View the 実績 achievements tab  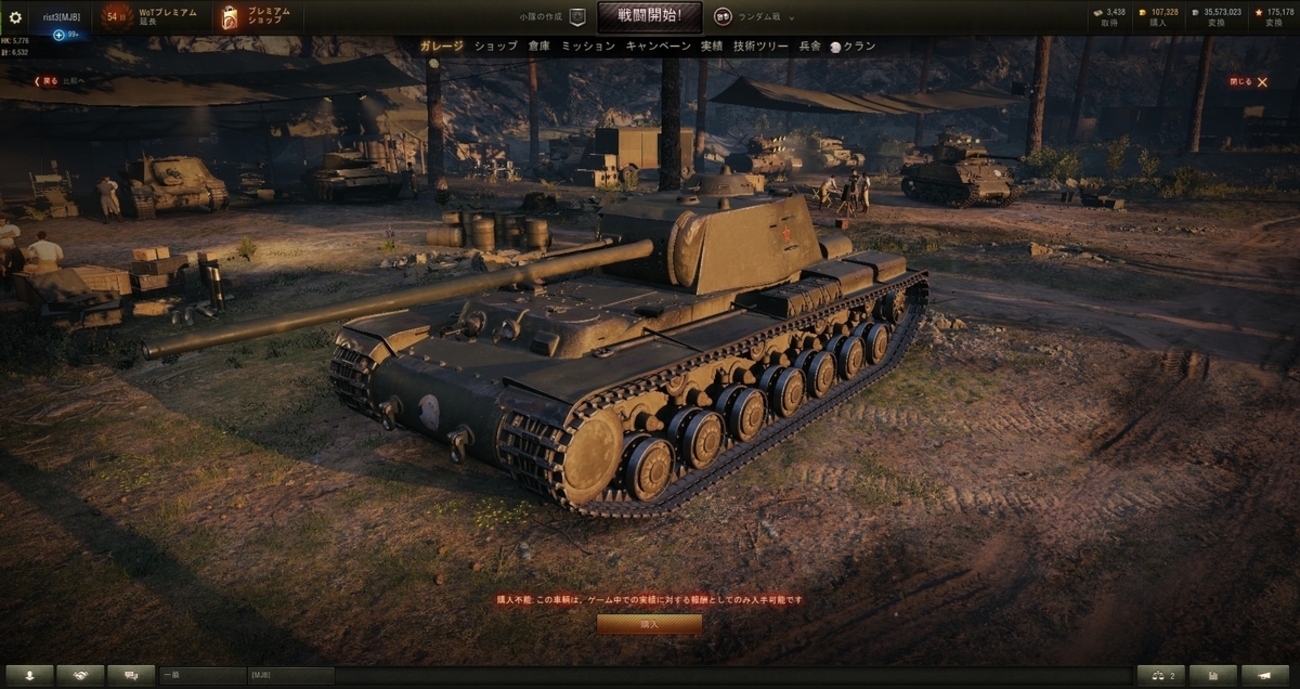pos(711,46)
